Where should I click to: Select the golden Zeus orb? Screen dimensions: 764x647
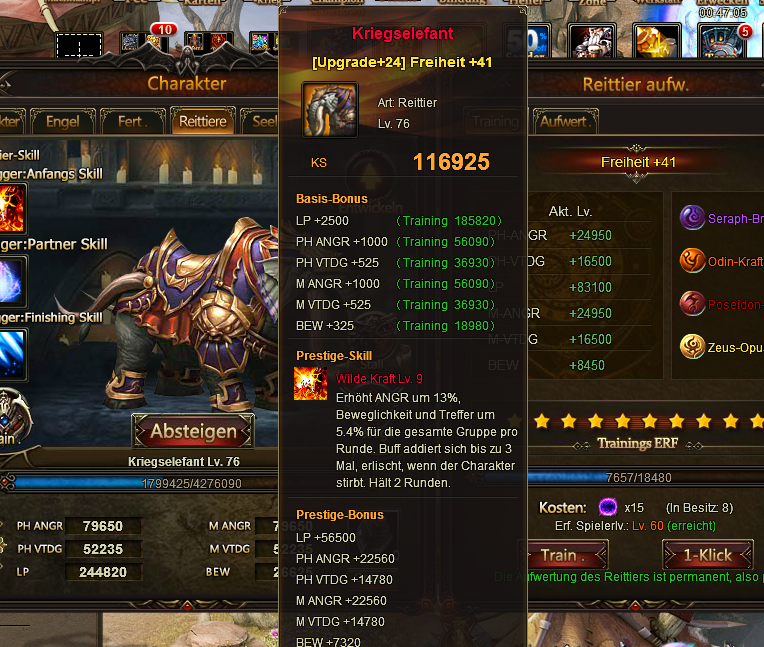point(692,346)
